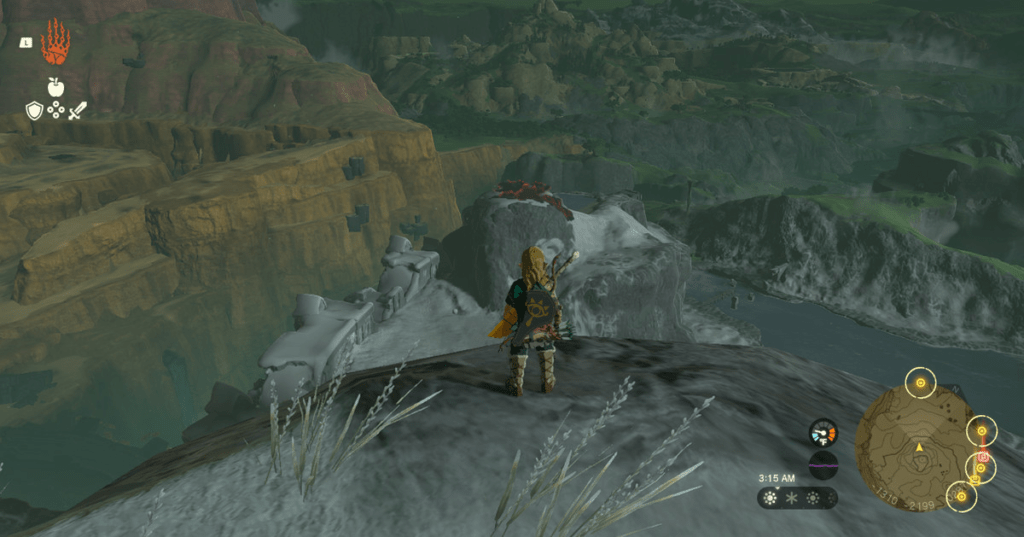Click the red marker on minimap edge
This screenshot has height=537, width=1024.
982,458
